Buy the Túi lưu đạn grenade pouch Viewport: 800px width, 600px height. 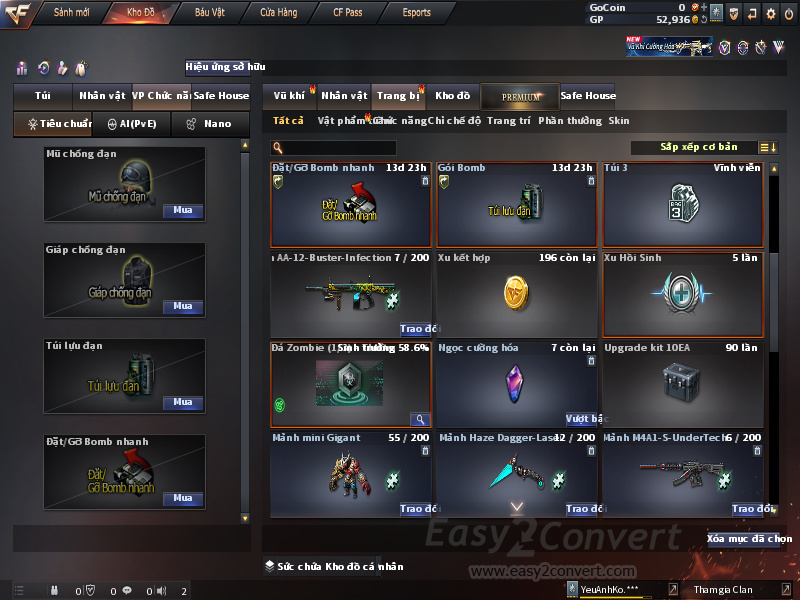click(x=182, y=402)
